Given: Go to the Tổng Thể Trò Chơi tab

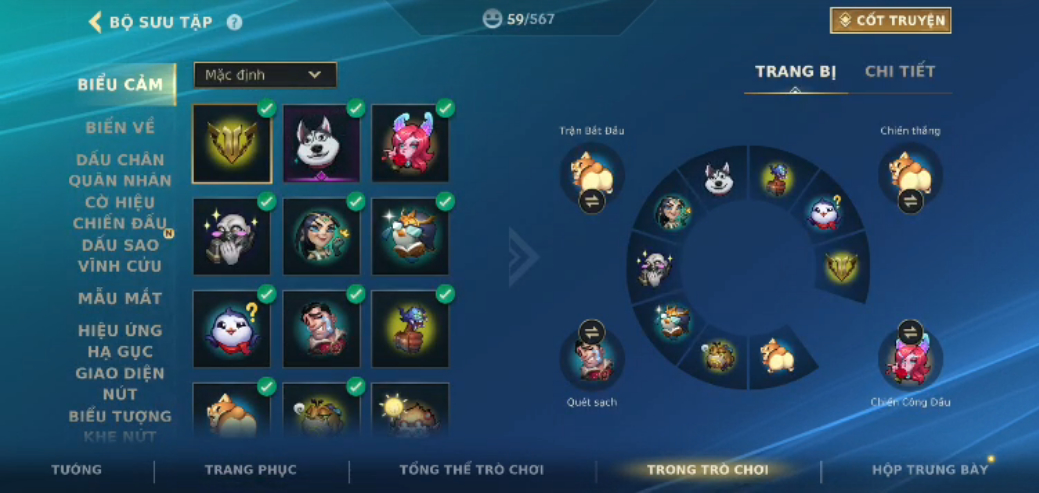Looking at the screenshot, I should tap(471, 470).
